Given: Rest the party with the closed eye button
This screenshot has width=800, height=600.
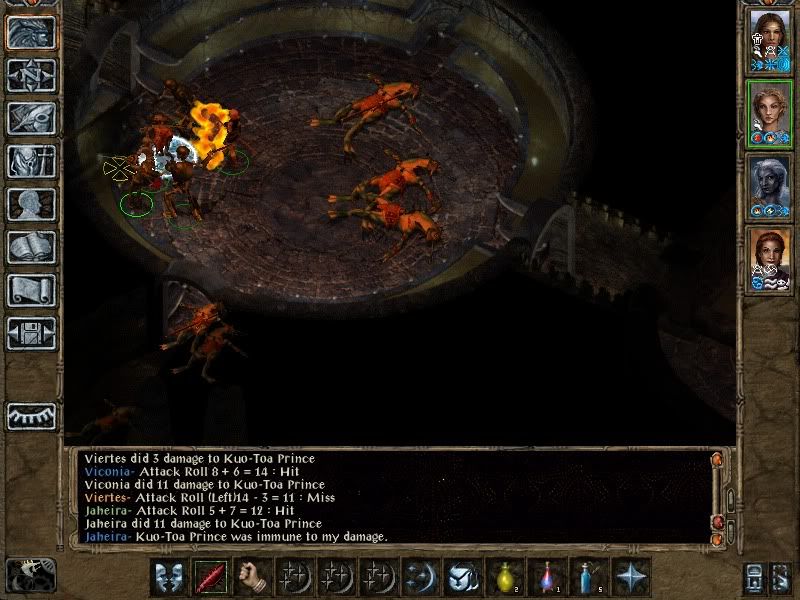Looking at the screenshot, I should (31, 416).
